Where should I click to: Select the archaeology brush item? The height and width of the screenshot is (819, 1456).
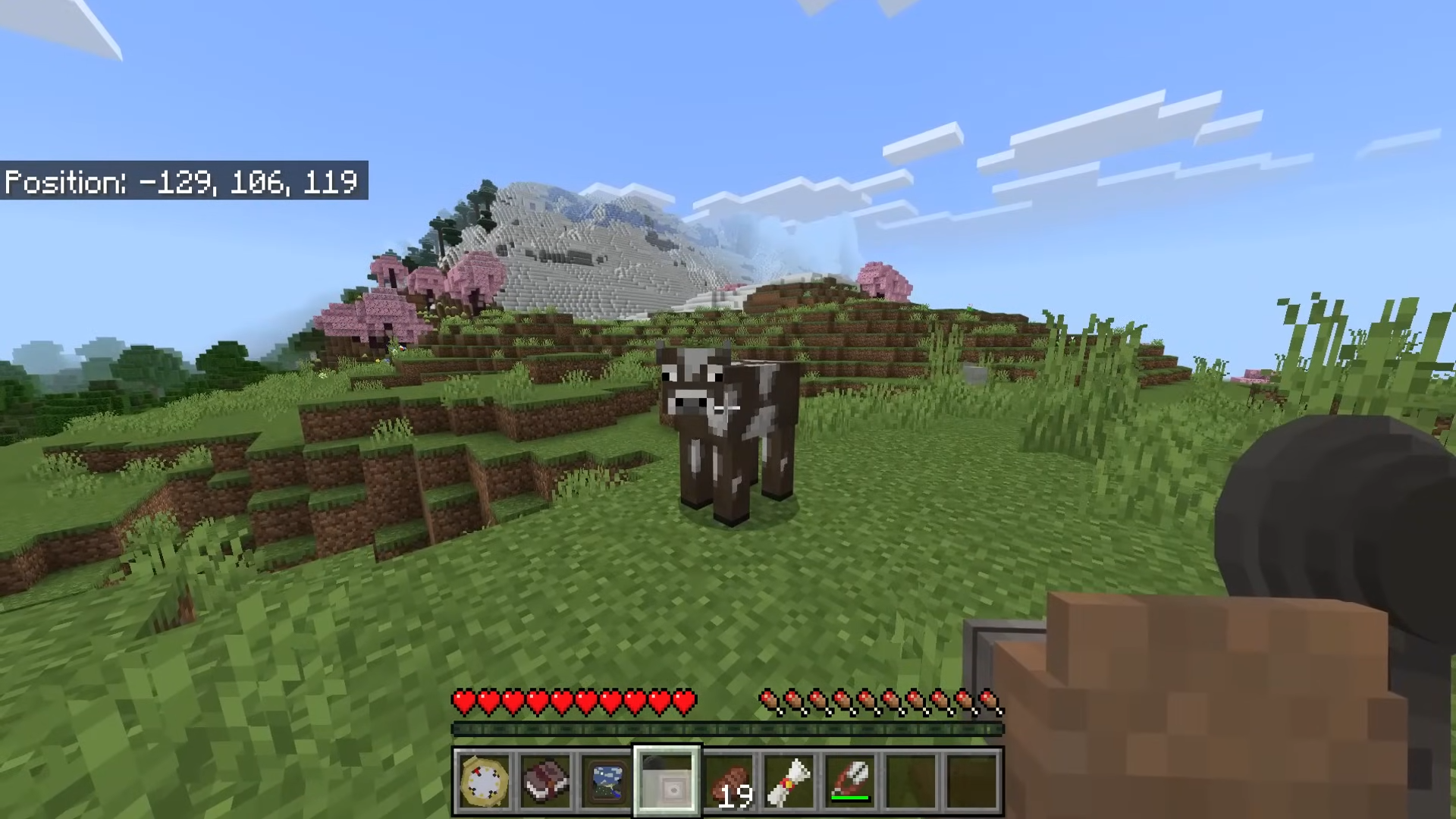(x=850, y=778)
